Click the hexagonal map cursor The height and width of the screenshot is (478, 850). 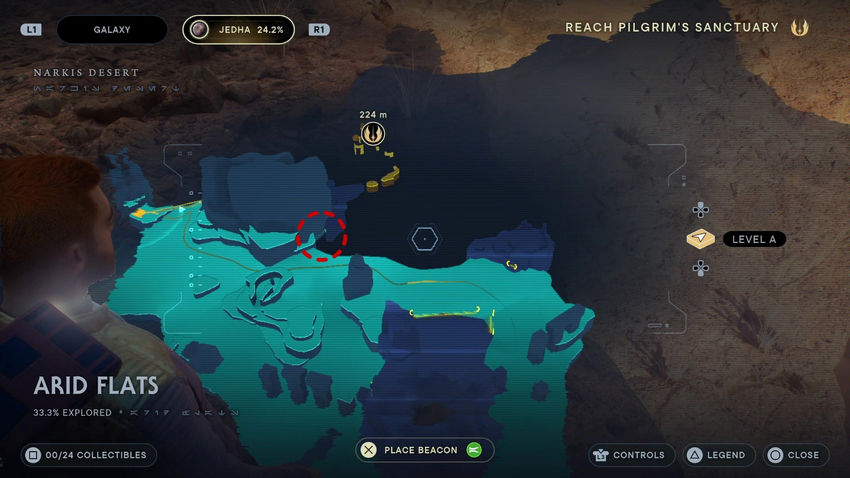click(425, 238)
